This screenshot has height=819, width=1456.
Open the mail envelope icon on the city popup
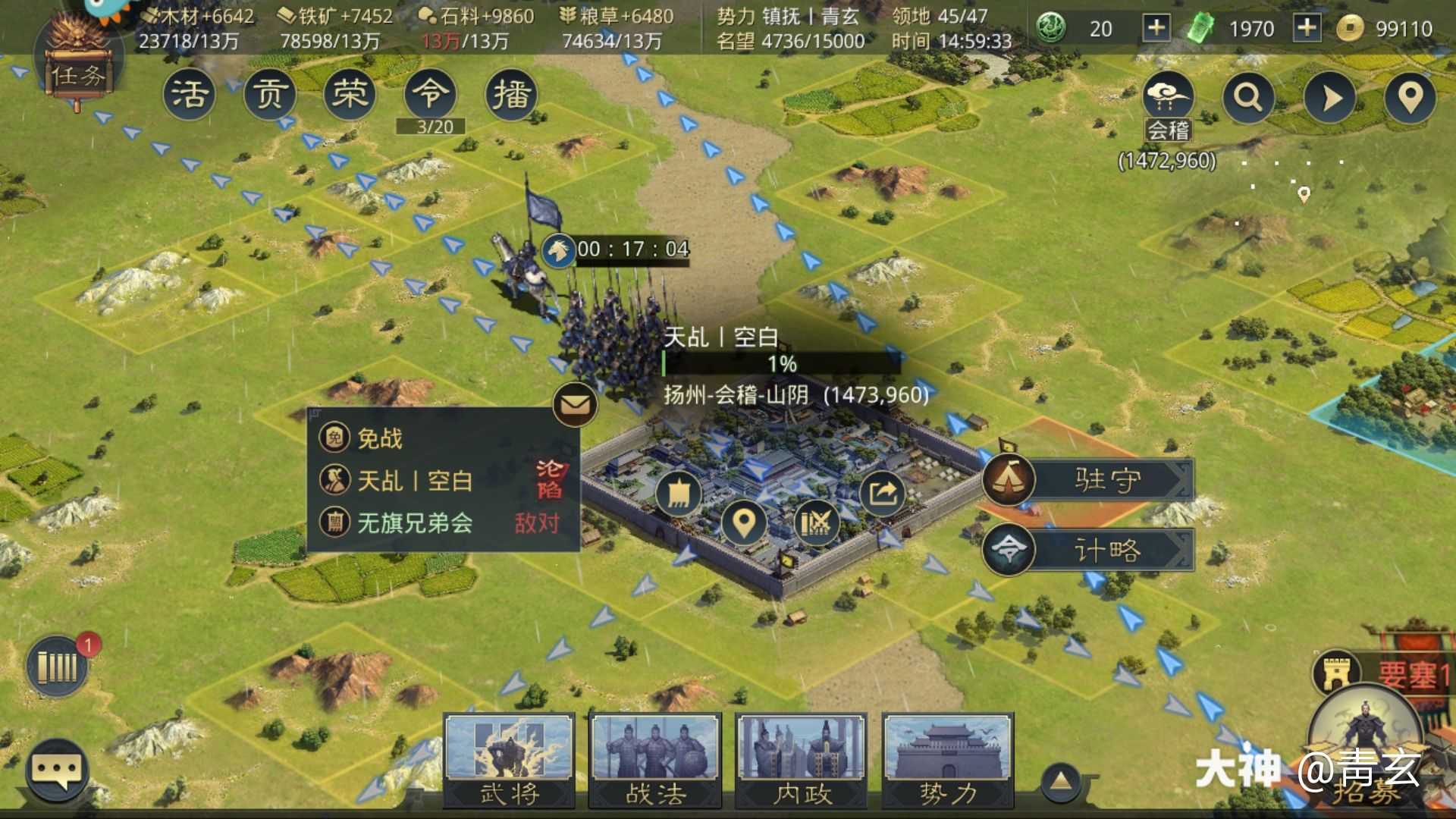click(574, 404)
